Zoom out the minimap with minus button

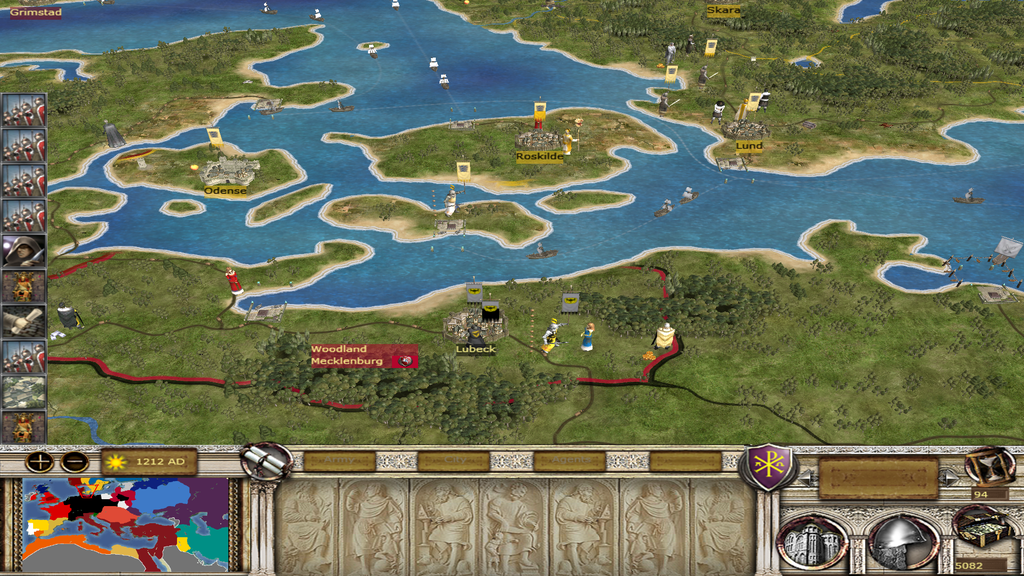(x=74, y=462)
